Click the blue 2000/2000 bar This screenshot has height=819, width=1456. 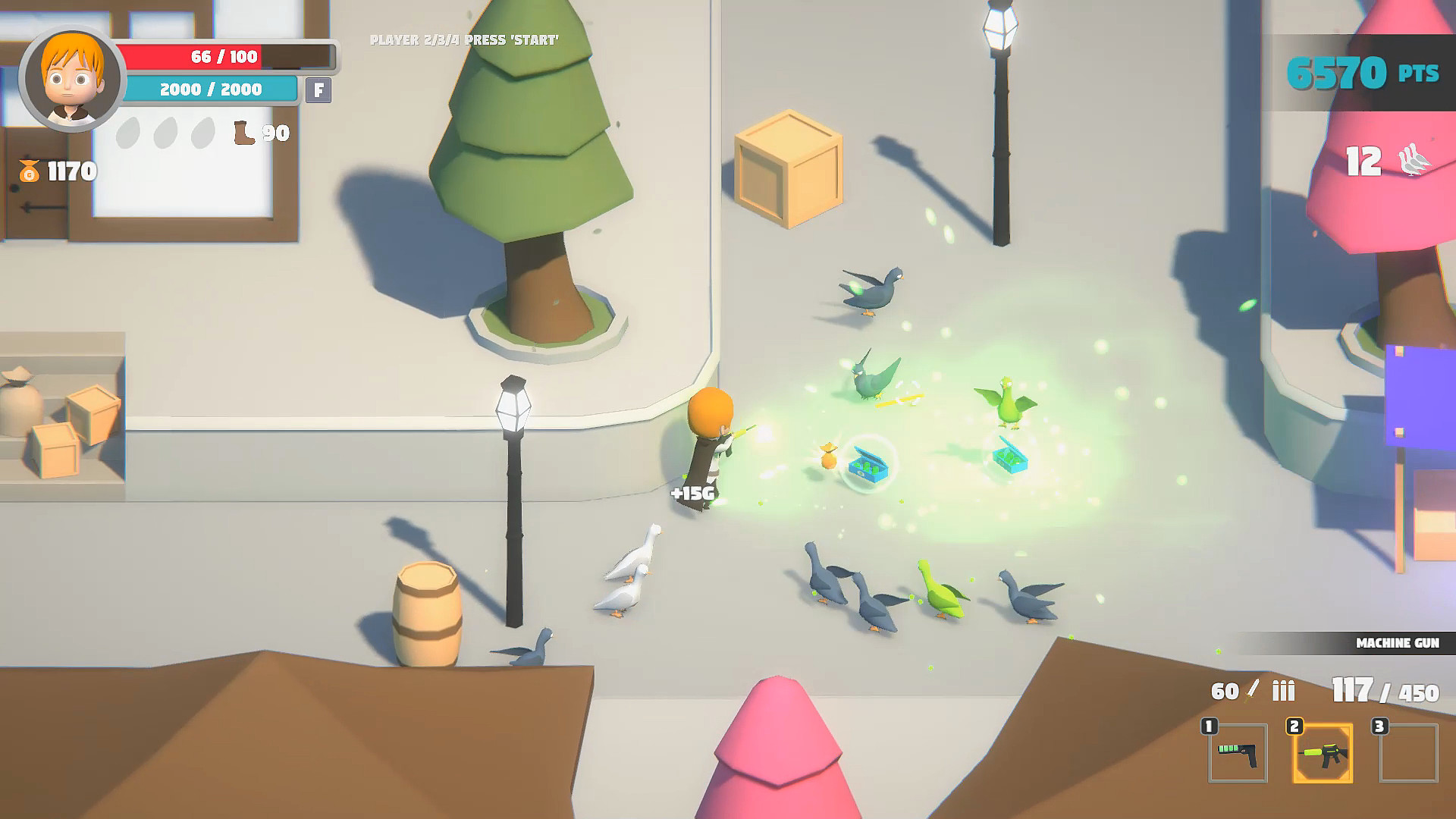210,89
